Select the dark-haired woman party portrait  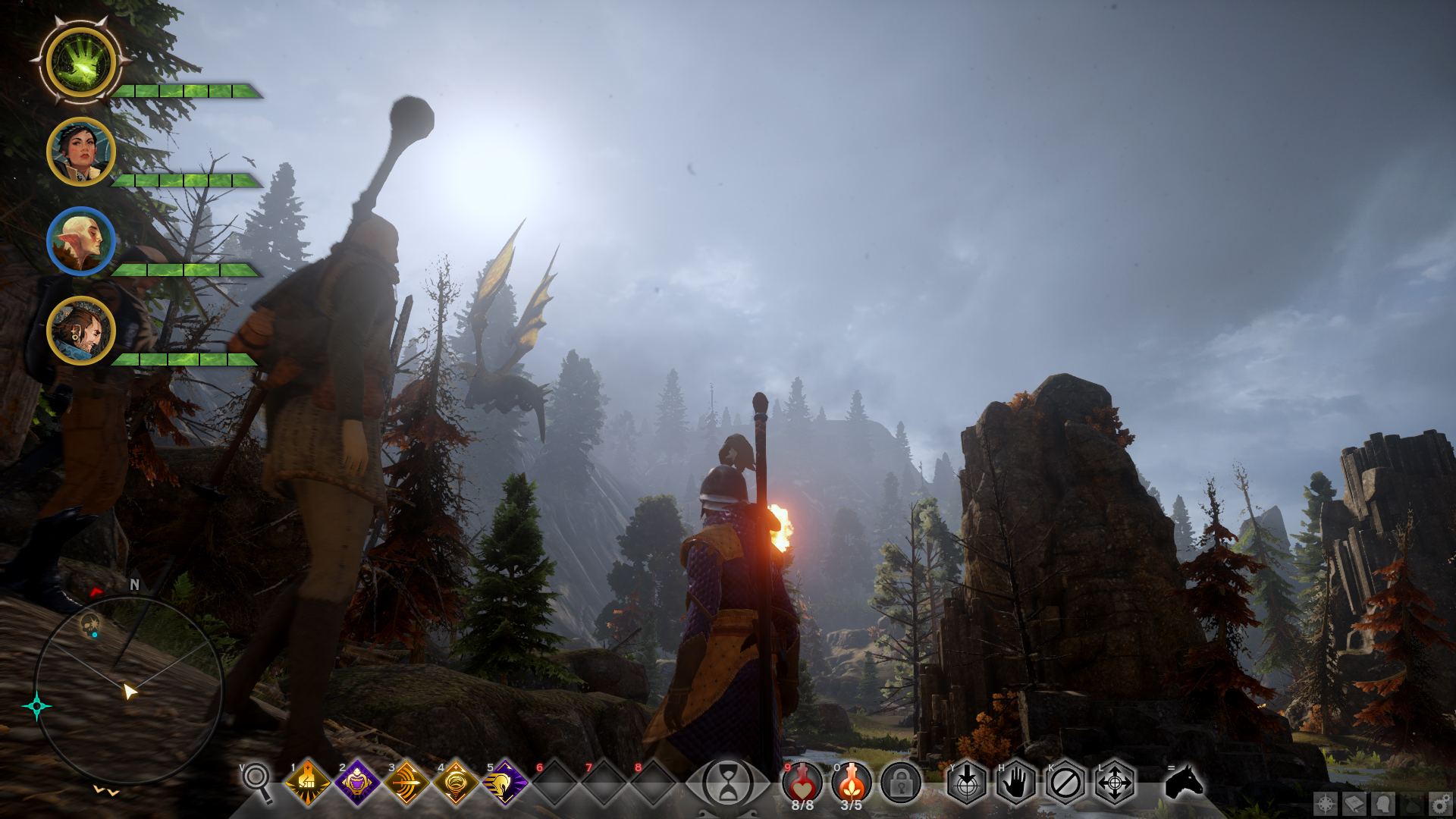(x=80, y=152)
